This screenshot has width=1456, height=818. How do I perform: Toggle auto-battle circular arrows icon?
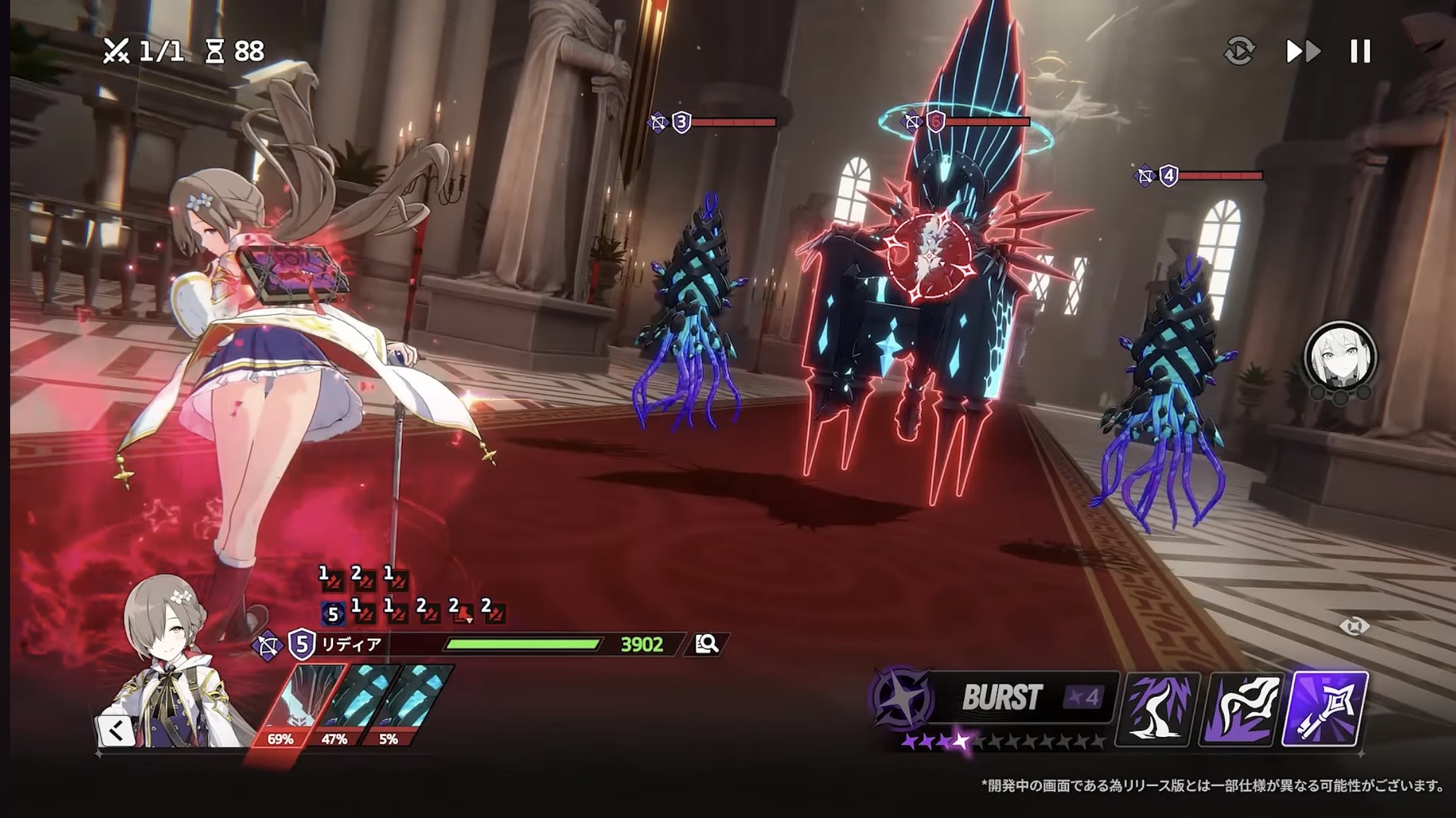point(1239,51)
